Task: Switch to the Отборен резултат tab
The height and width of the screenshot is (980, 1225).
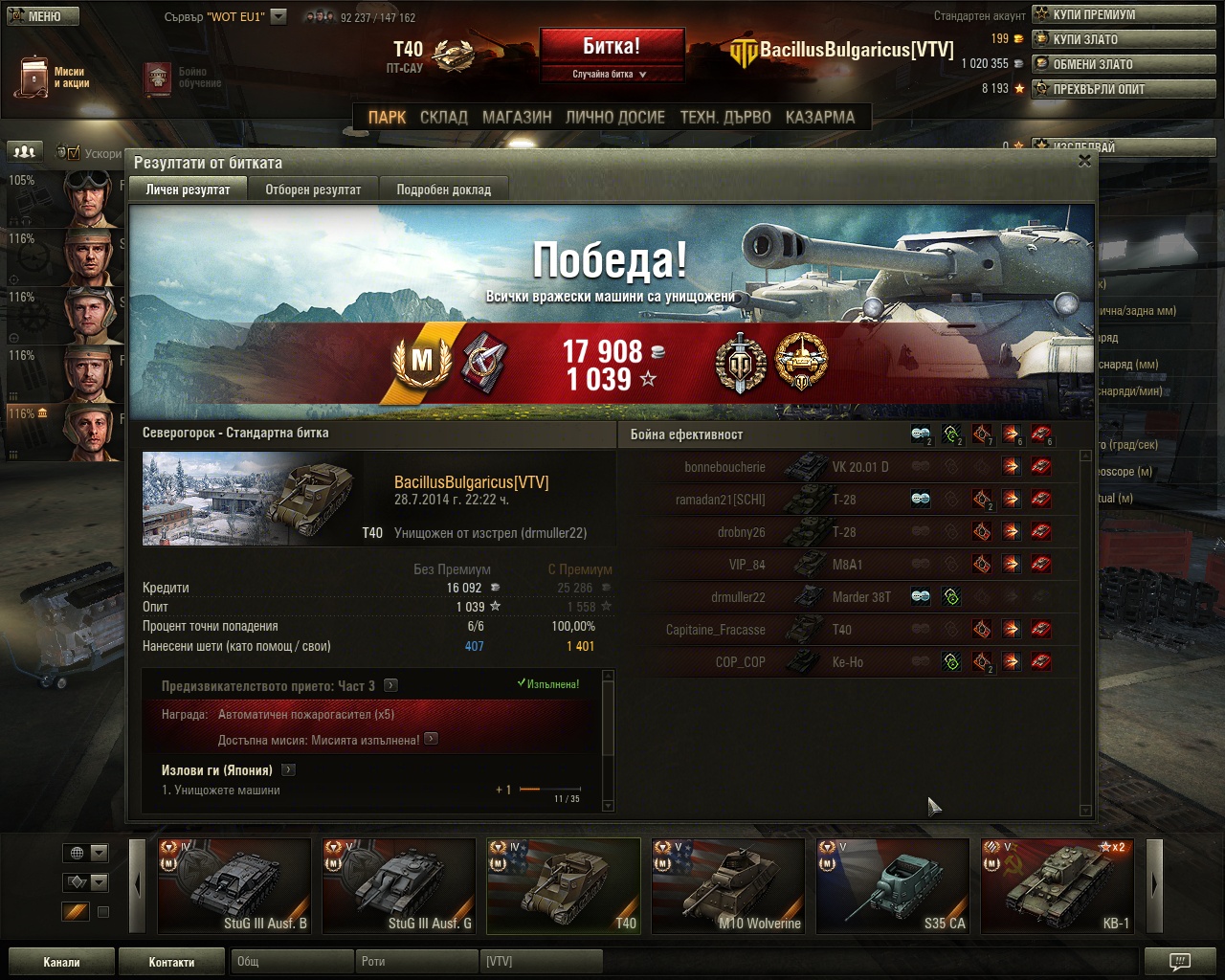Action: [x=313, y=189]
